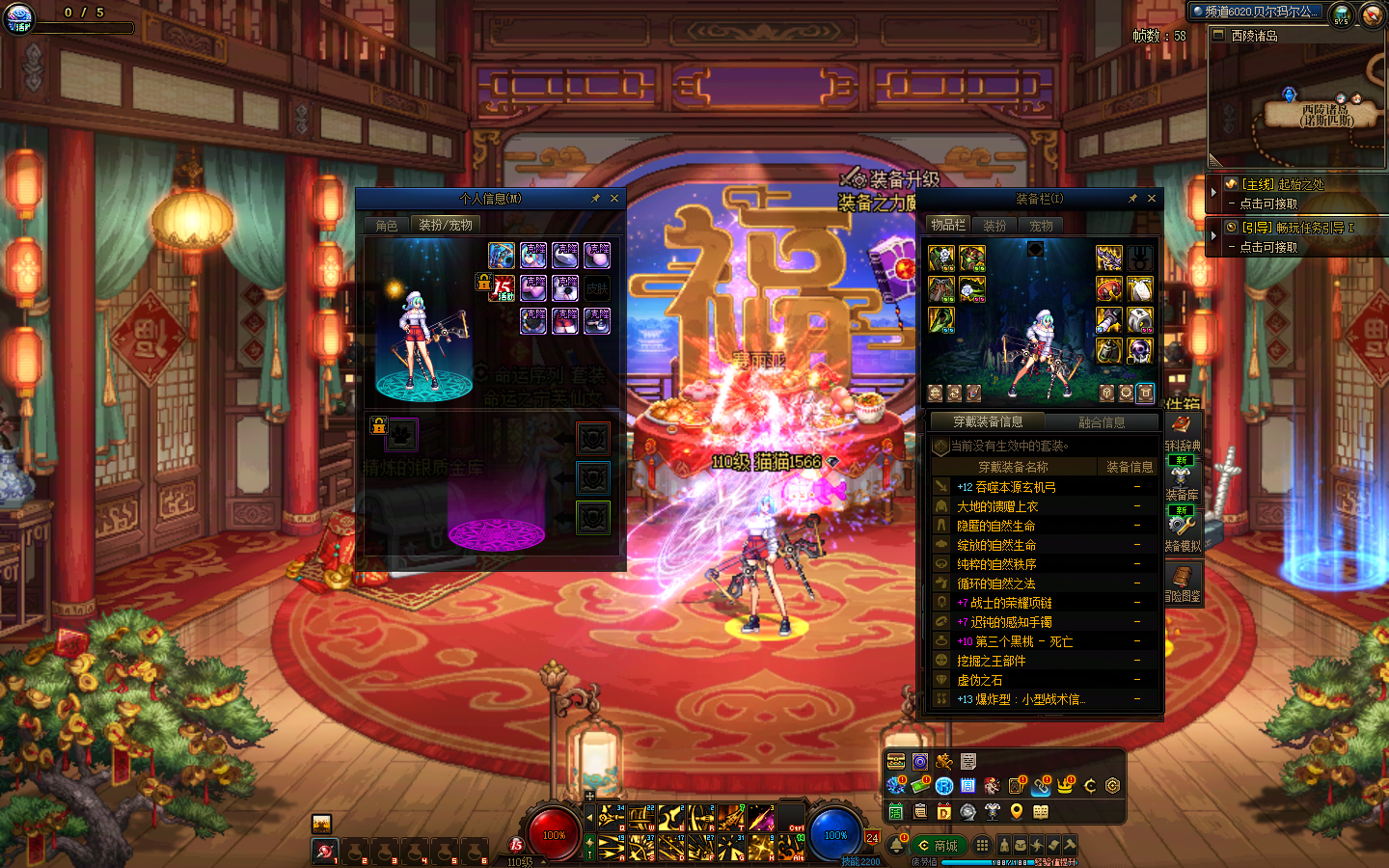The height and width of the screenshot is (868, 1389).
Task: Switch to the 角色 character tab
Action: 387,226
